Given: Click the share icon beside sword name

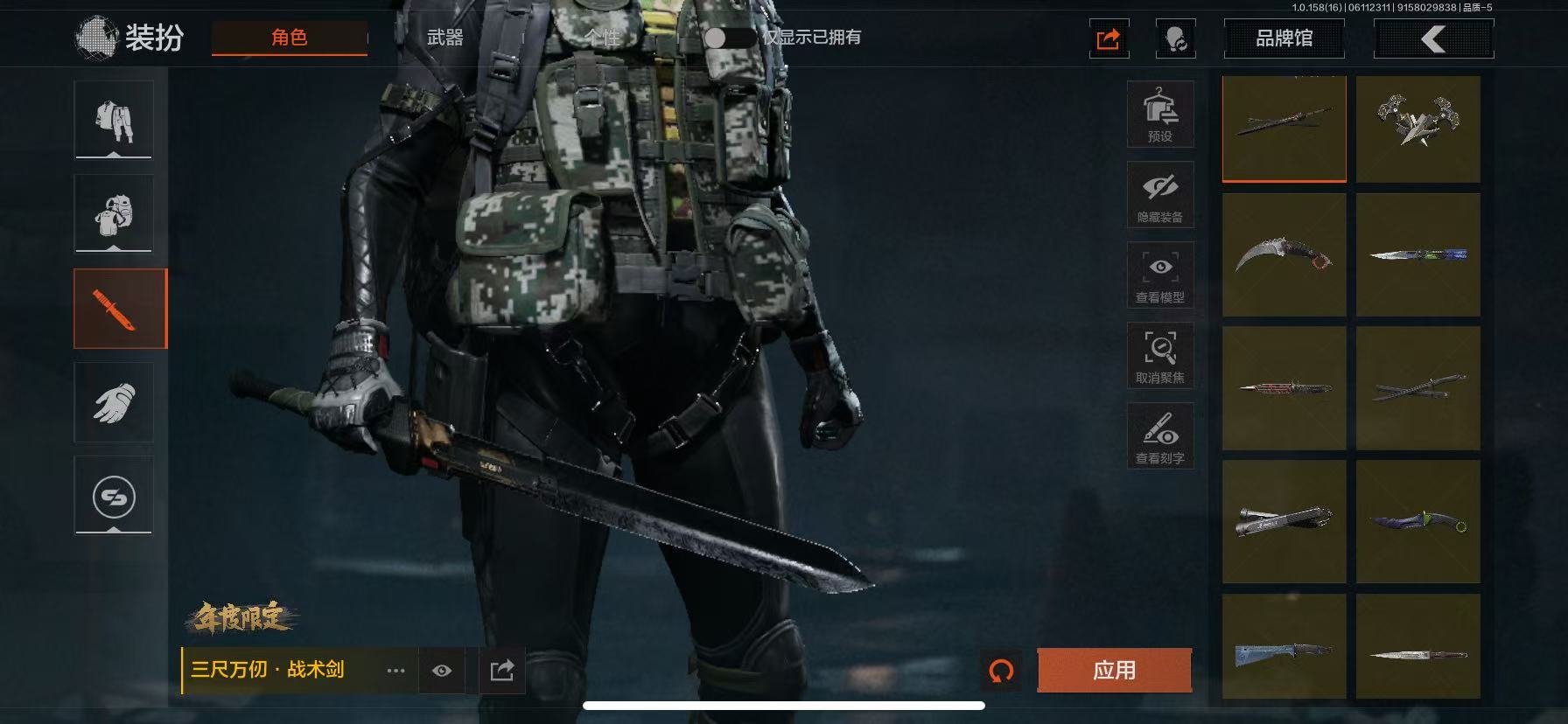Looking at the screenshot, I should click(502, 671).
